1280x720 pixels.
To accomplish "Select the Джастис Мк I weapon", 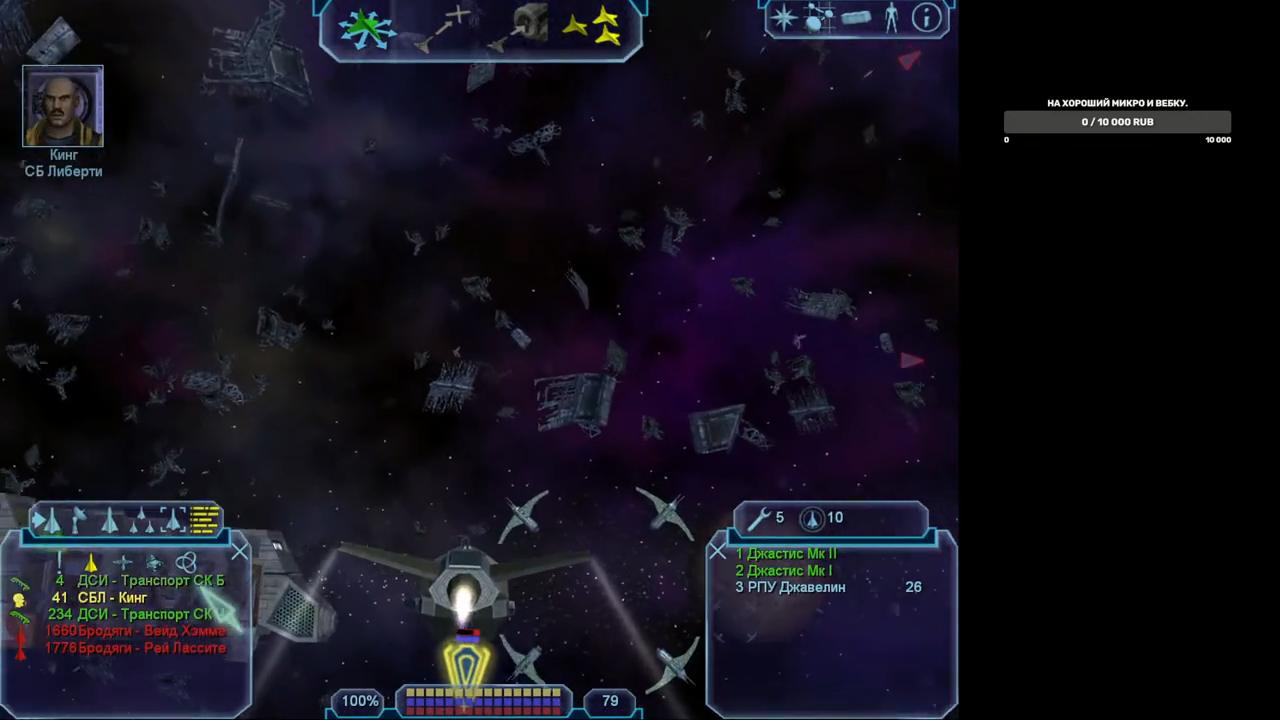I will point(784,571).
